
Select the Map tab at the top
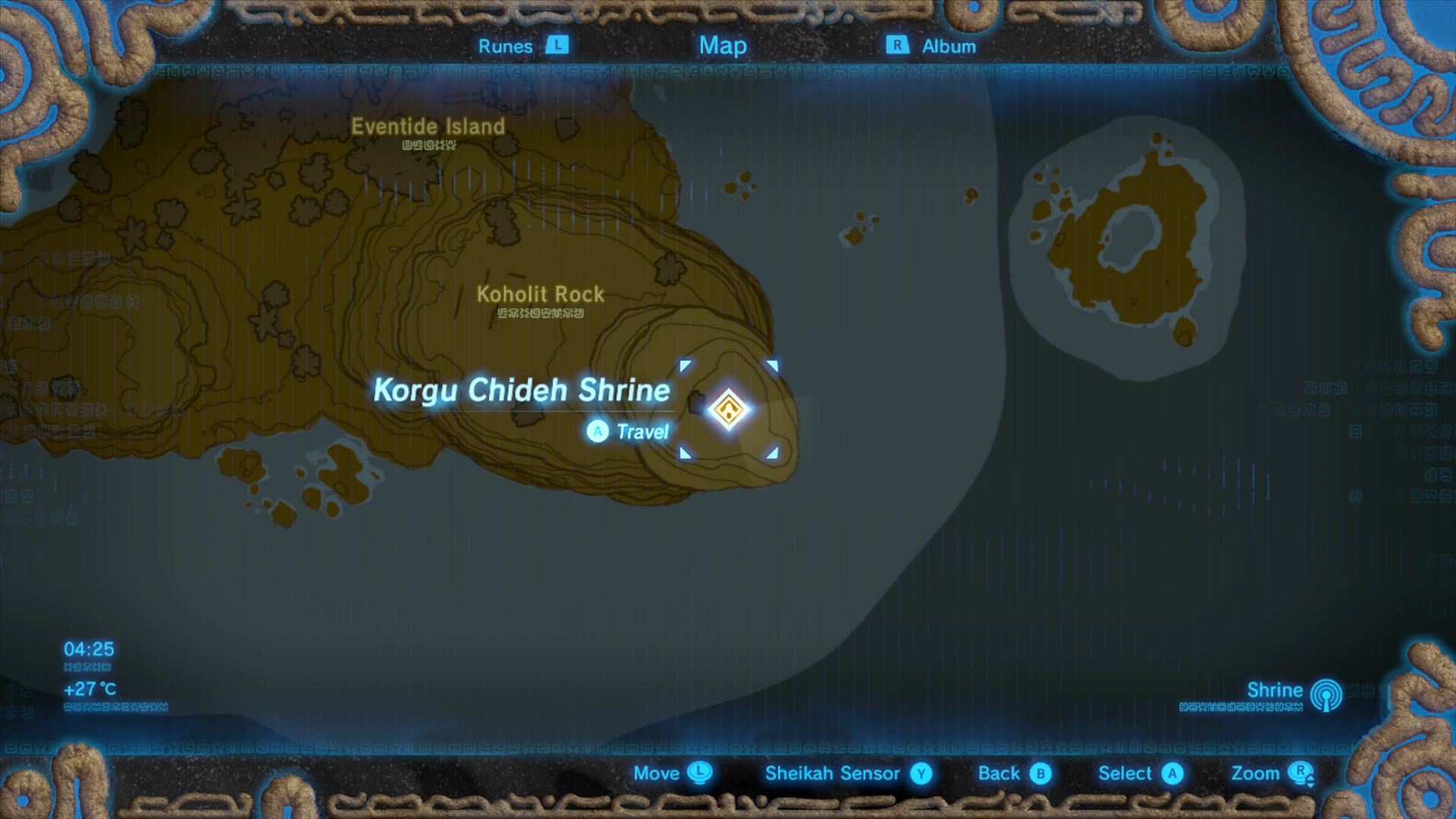[x=723, y=45]
